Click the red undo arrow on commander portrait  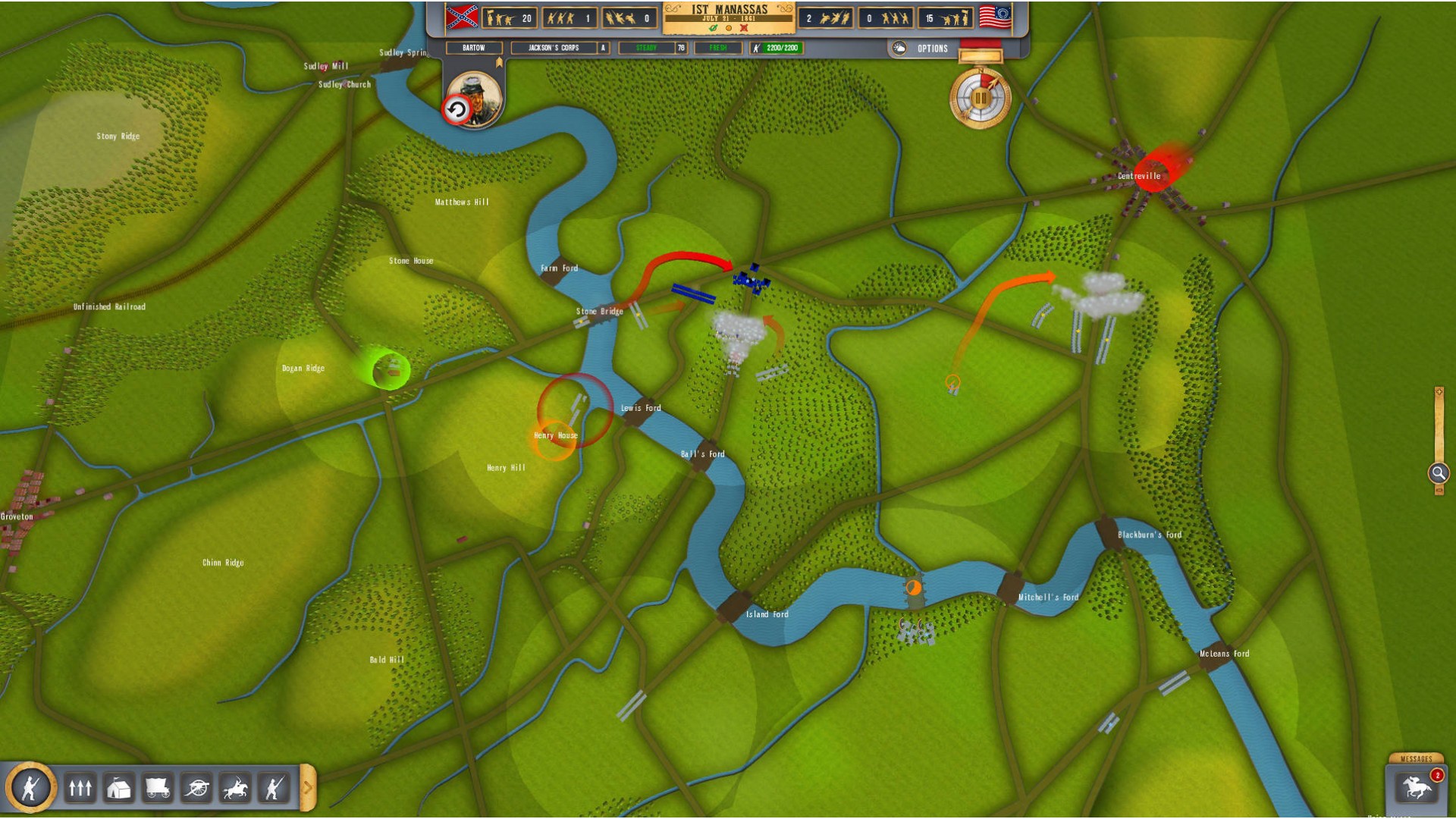pos(457,110)
